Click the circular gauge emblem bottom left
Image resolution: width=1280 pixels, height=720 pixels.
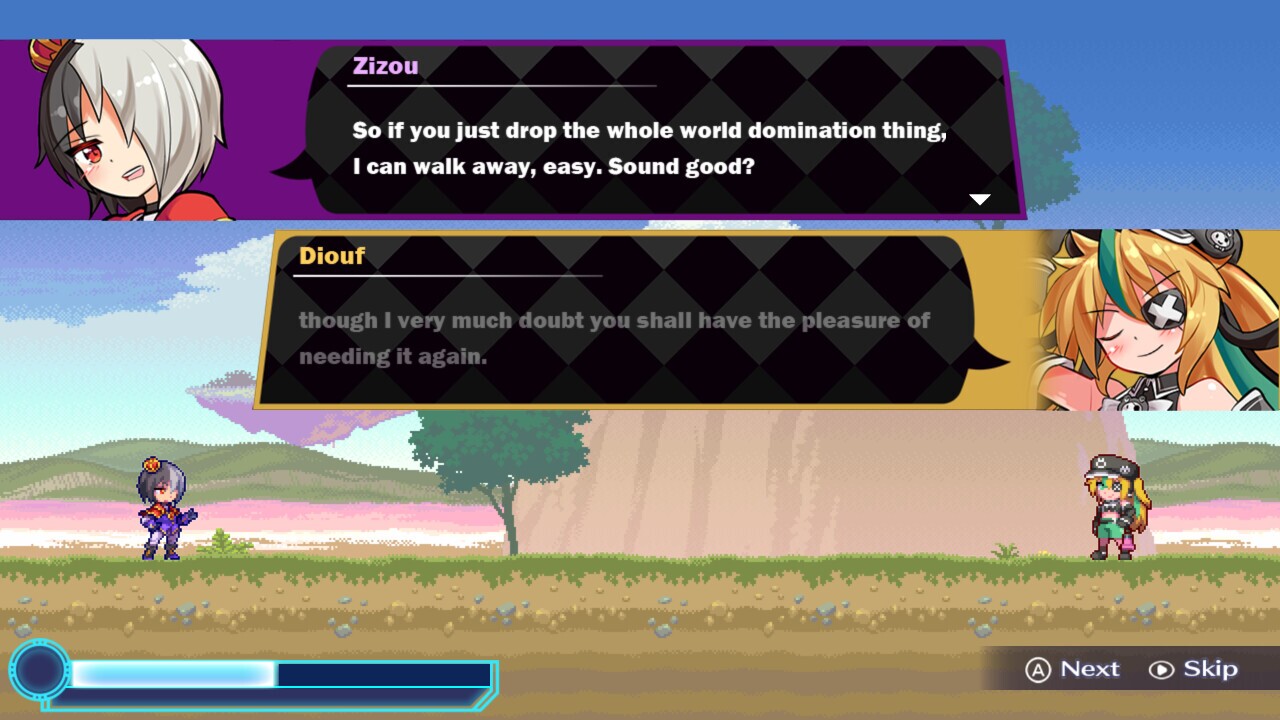pyautogui.click(x=38, y=673)
